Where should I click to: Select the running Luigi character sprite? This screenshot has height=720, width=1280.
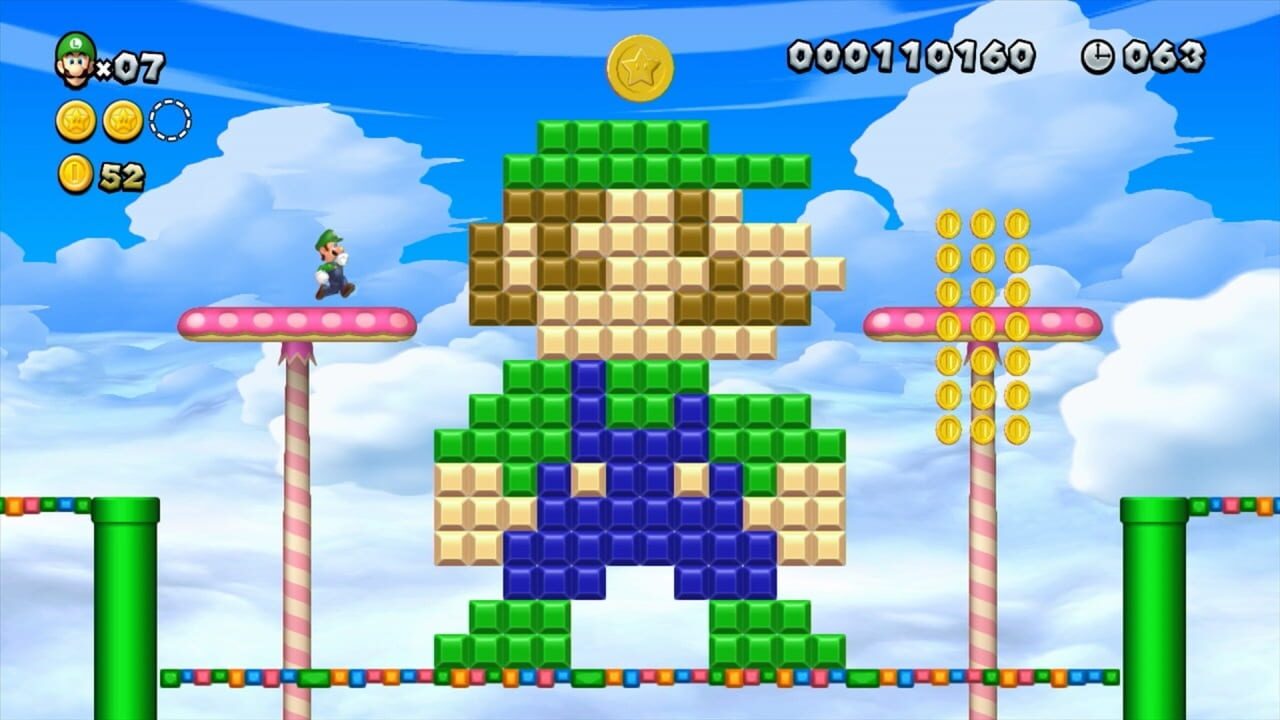(x=333, y=265)
